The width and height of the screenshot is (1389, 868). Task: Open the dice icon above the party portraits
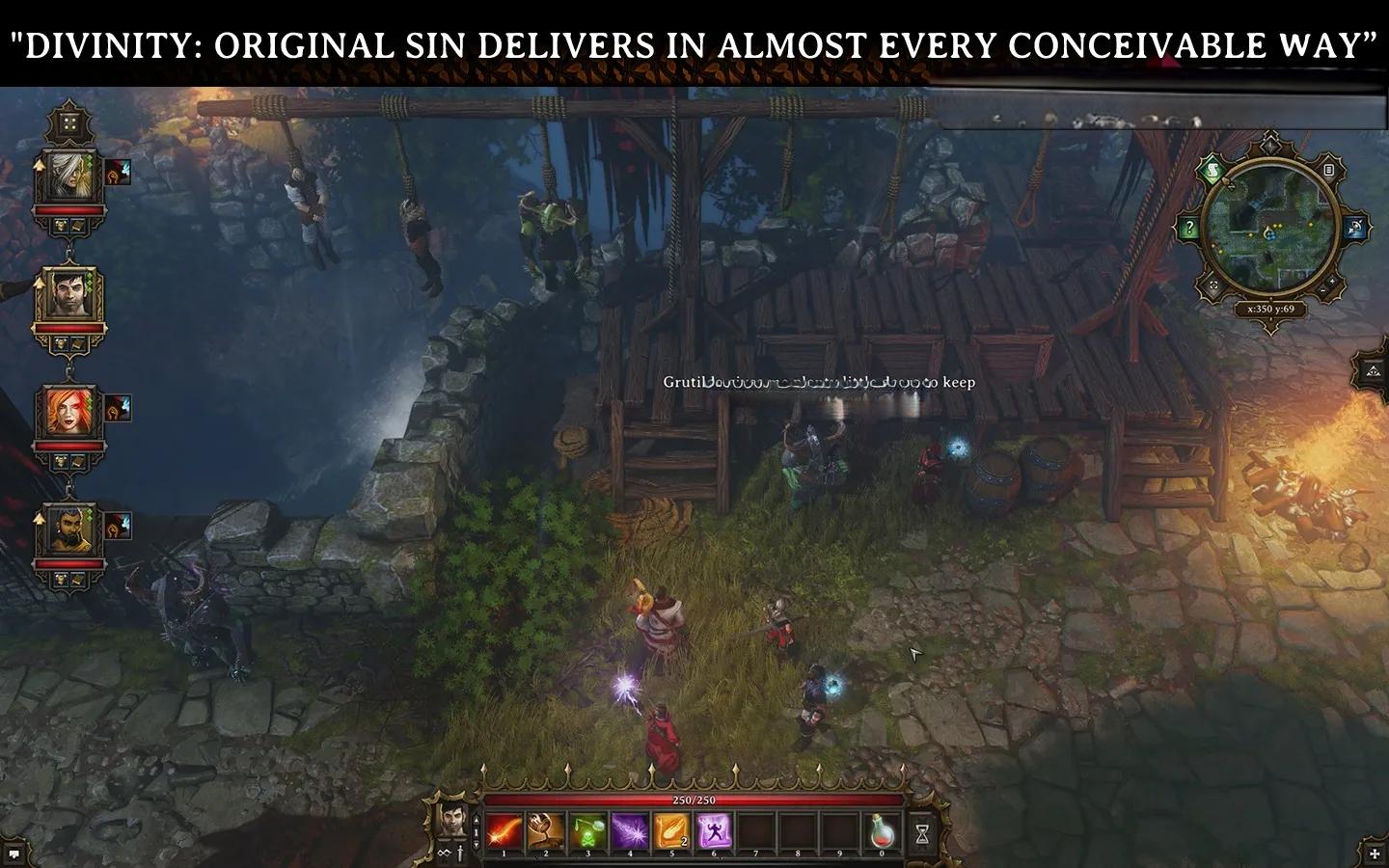pyautogui.click(x=69, y=123)
